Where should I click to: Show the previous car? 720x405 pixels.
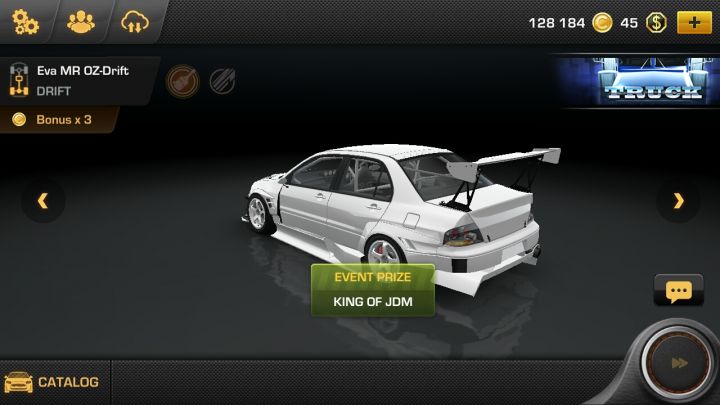(43, 201)
